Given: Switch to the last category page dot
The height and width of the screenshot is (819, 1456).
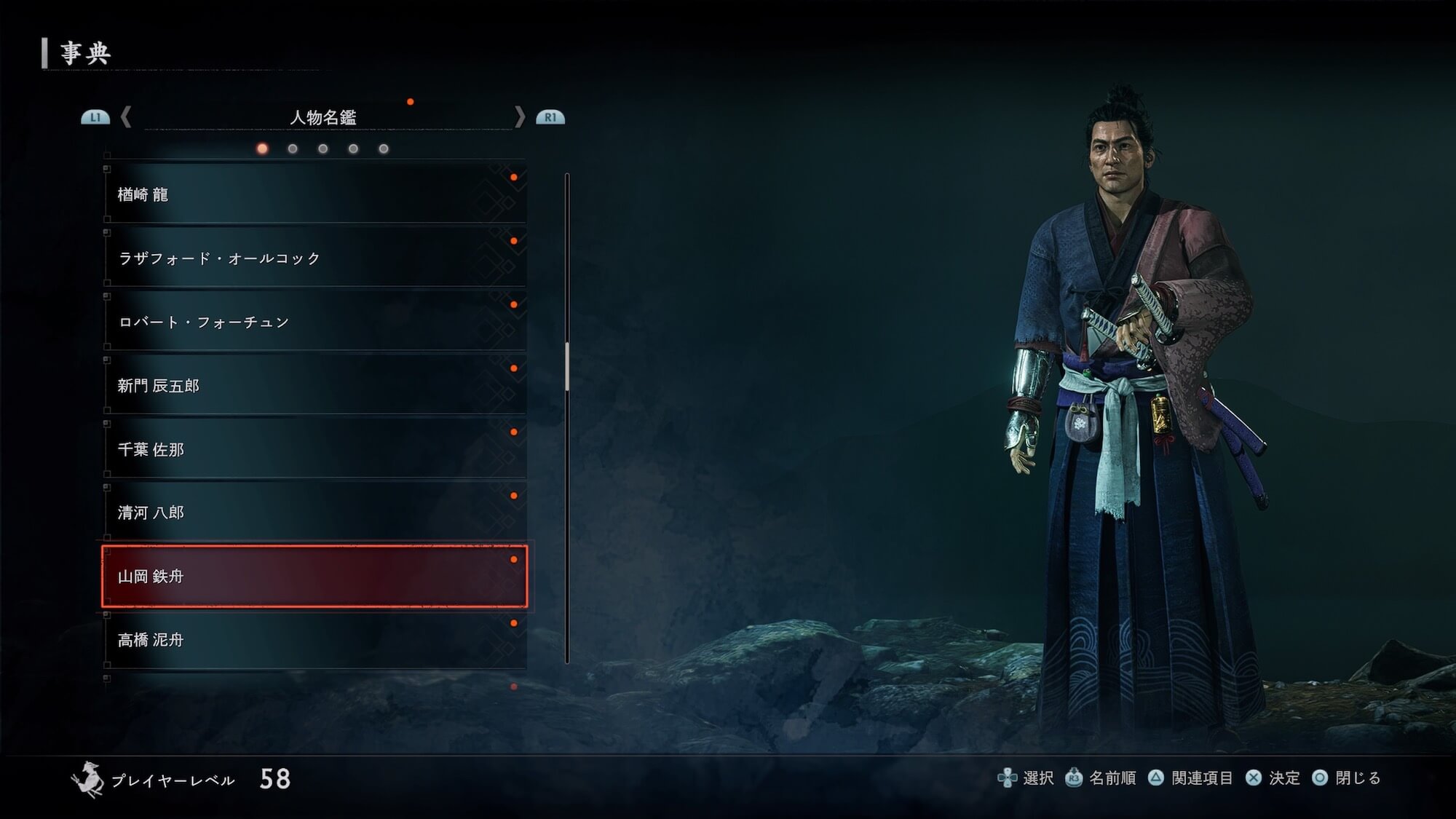Looking at the screenshot, I should coord(384,149).
